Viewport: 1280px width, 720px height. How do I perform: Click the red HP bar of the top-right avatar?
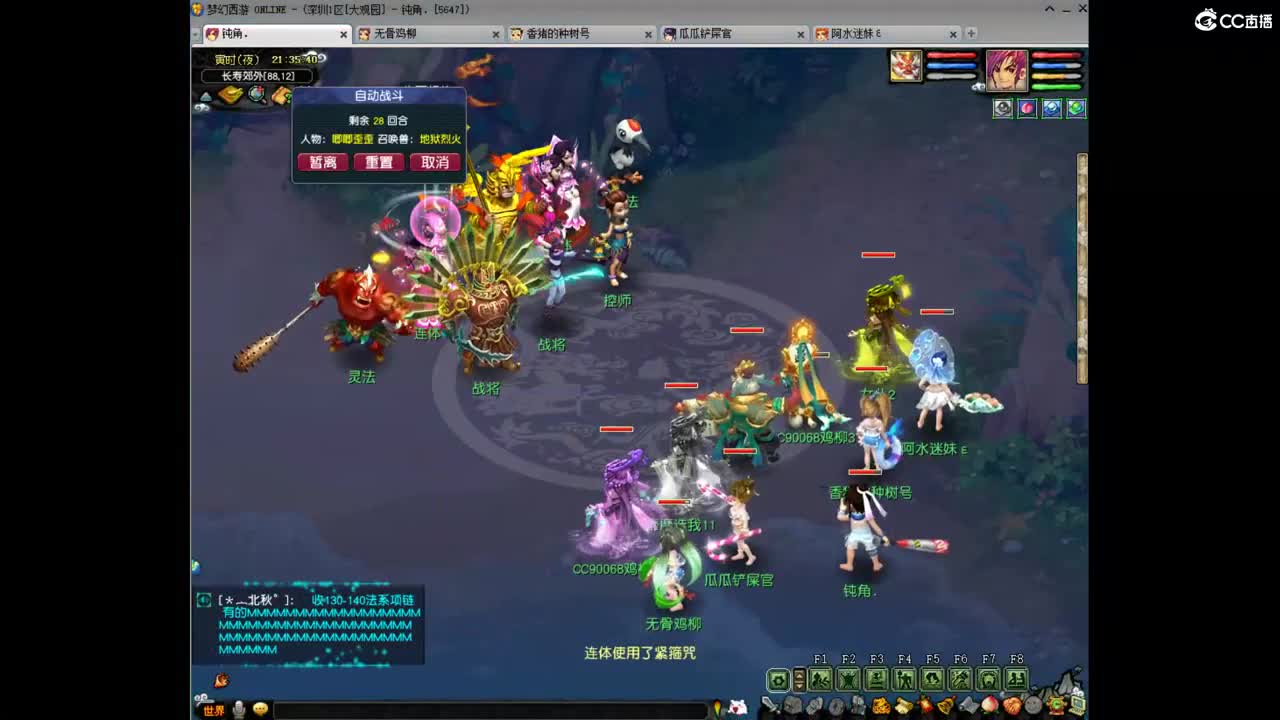(x=1055, y=56)
